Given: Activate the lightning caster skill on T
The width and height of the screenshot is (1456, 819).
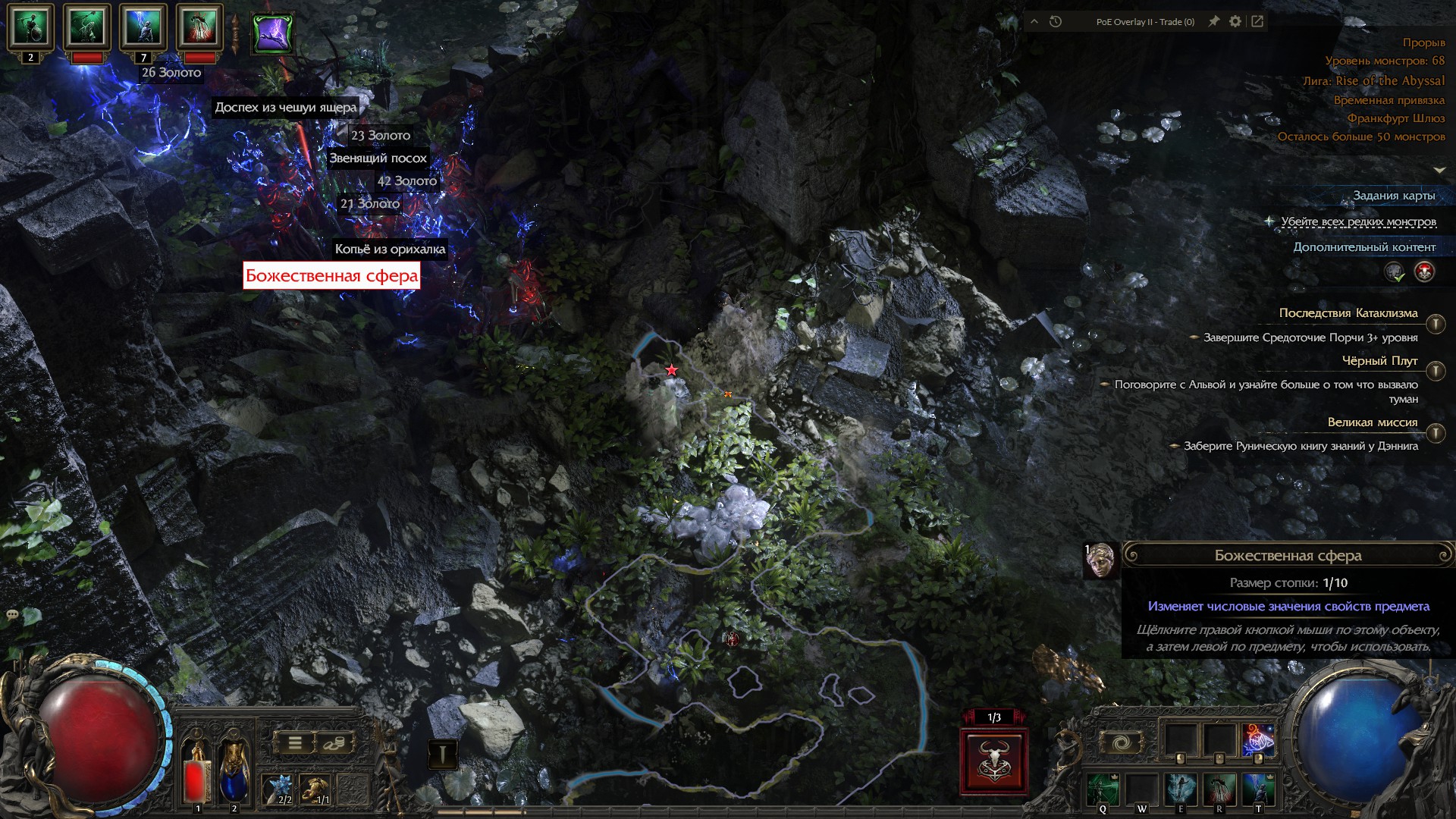Looking at the screenshot, I should pos(1258,790).
